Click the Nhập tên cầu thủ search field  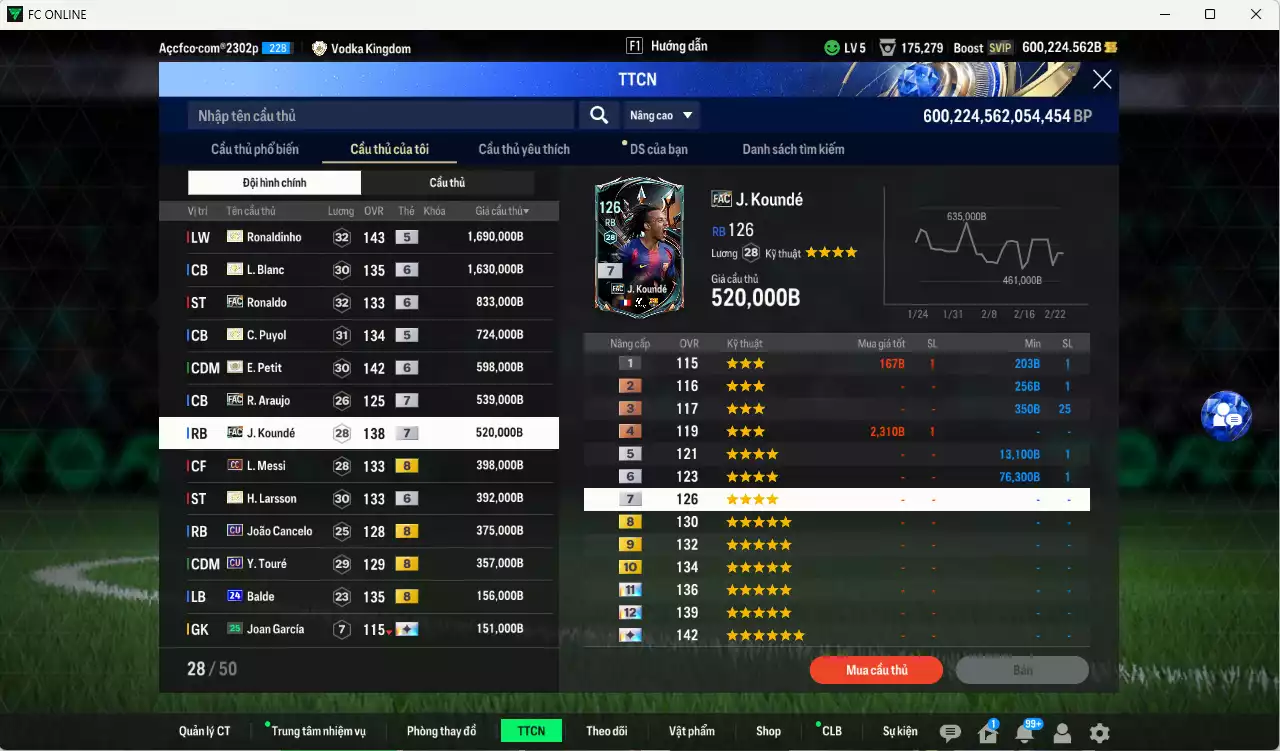tap(380, 115)
